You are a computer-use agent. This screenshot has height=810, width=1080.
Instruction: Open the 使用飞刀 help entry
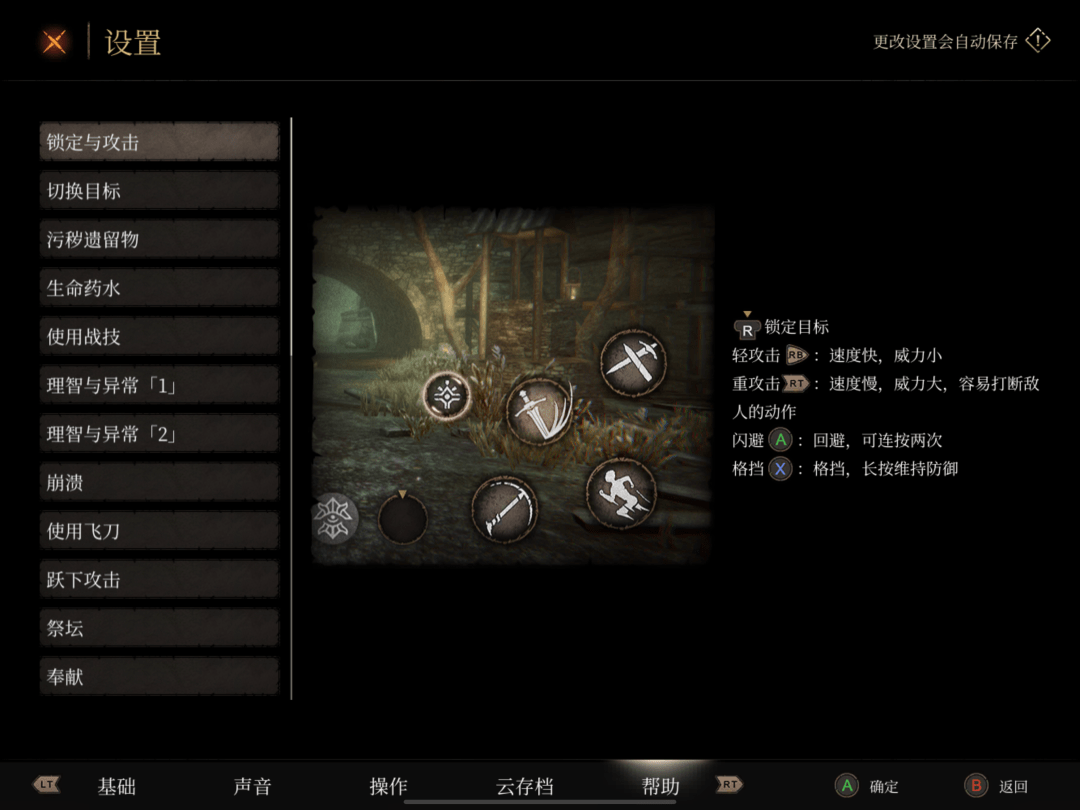pos(159,531)
